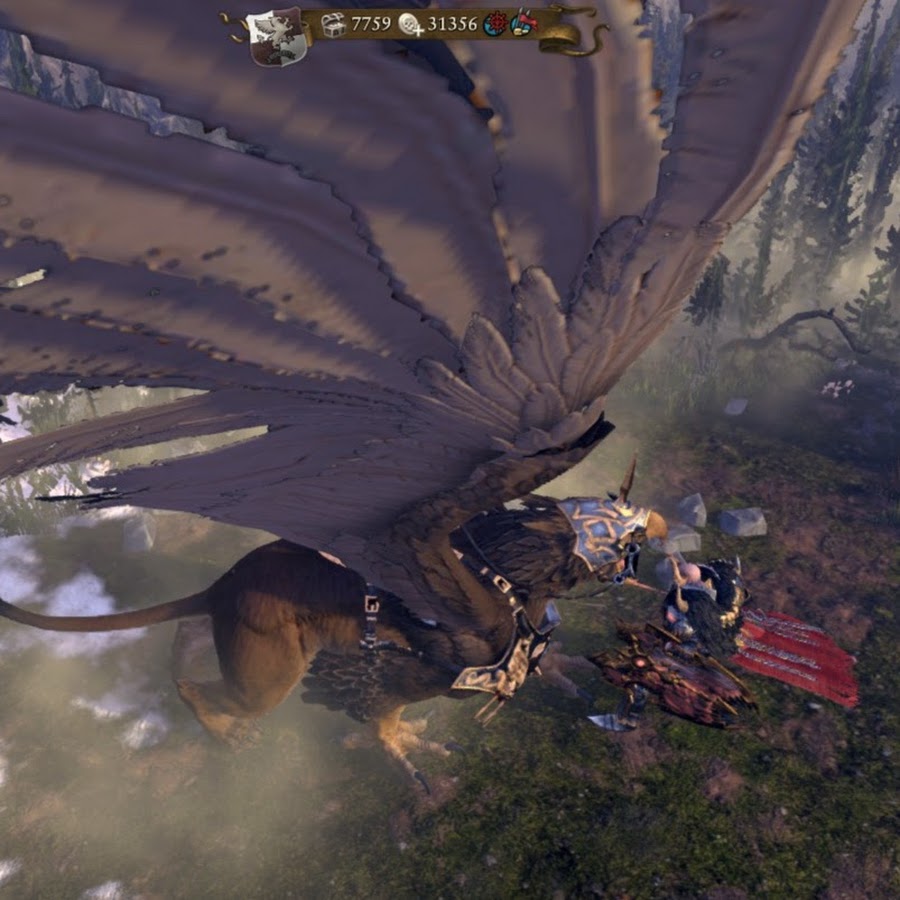Select the red cogwheel effect icon
Viewport: 900px width, 900px height.
(x=494, y=24)
